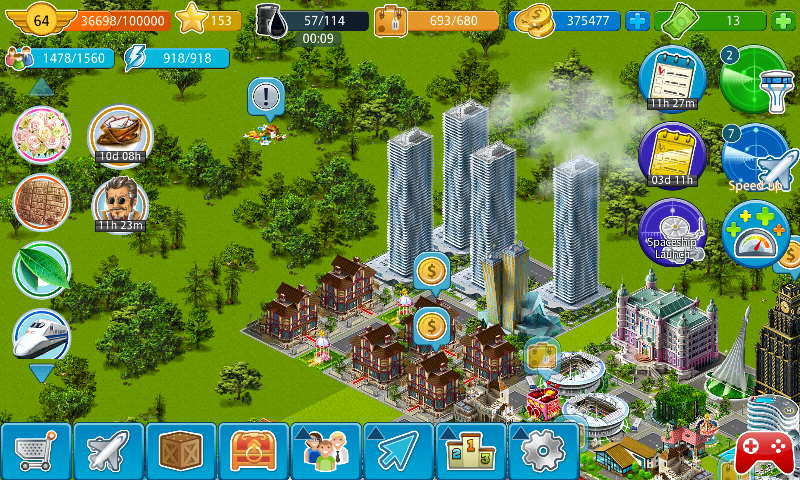Add more coins with blue plus
800x480 pixels.
[636, 20]
